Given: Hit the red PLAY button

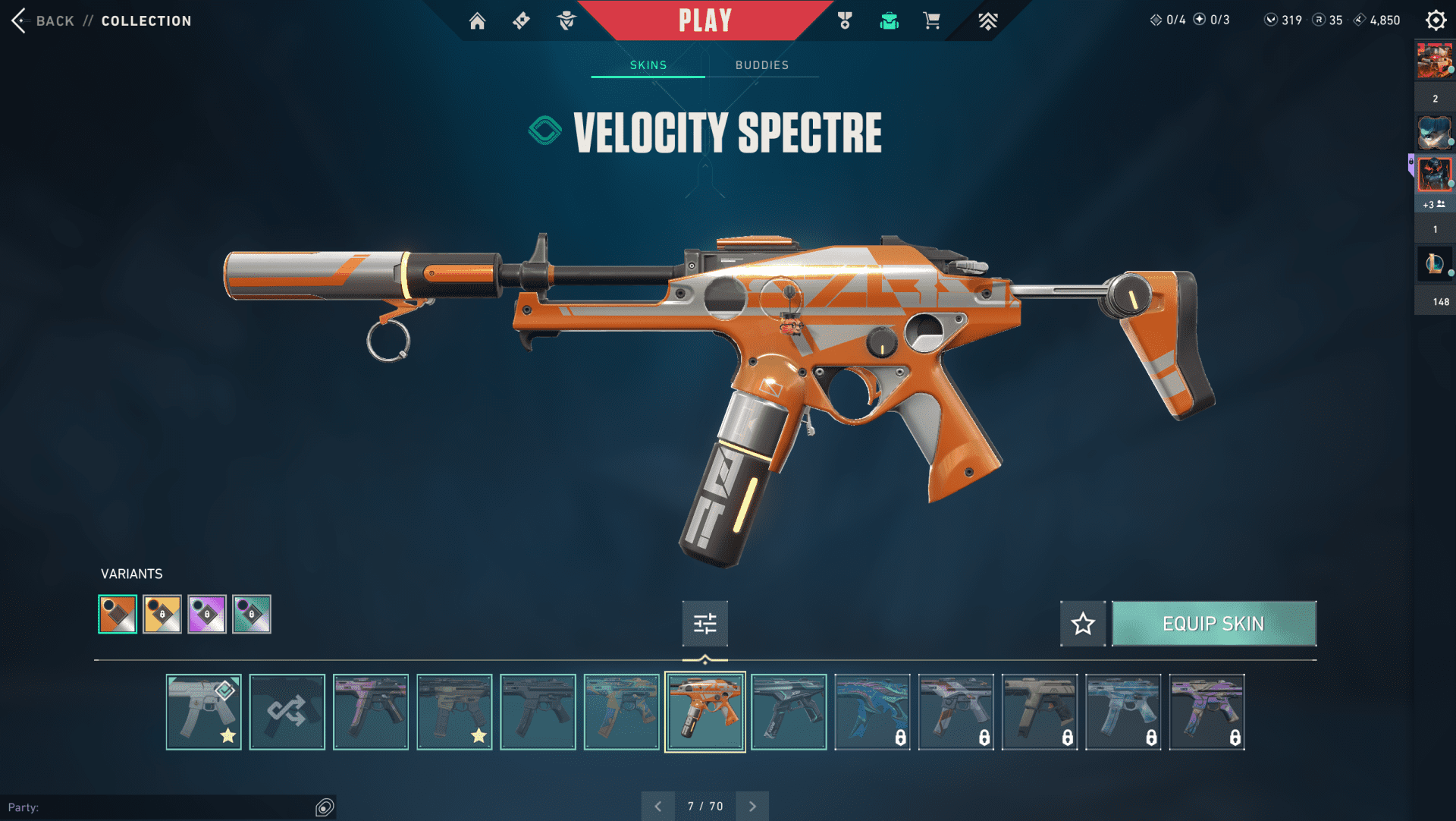Looking at the screenshot, I should 705,20.
